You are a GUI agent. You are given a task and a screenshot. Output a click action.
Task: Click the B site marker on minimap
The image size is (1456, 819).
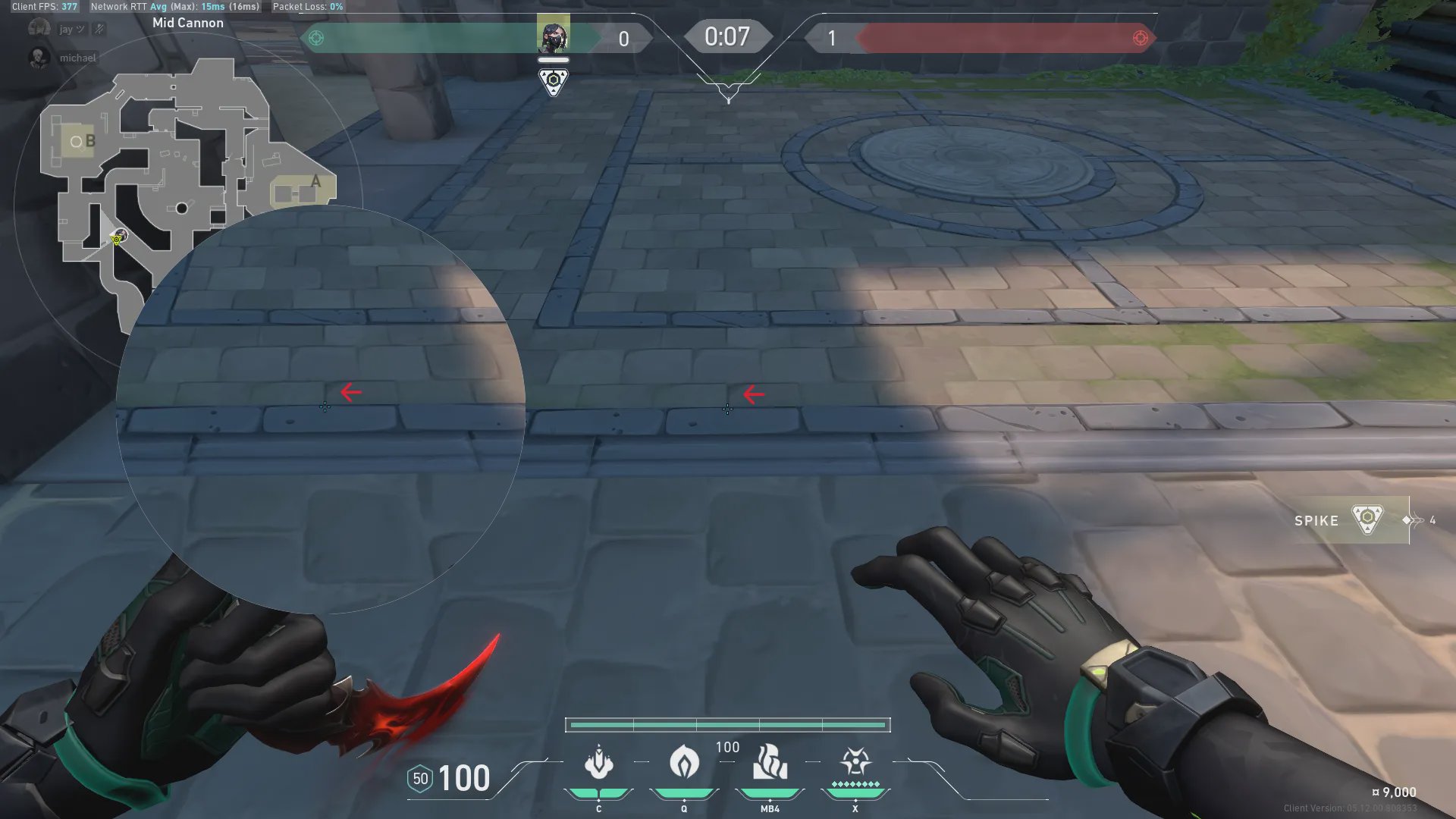point(90,141)
